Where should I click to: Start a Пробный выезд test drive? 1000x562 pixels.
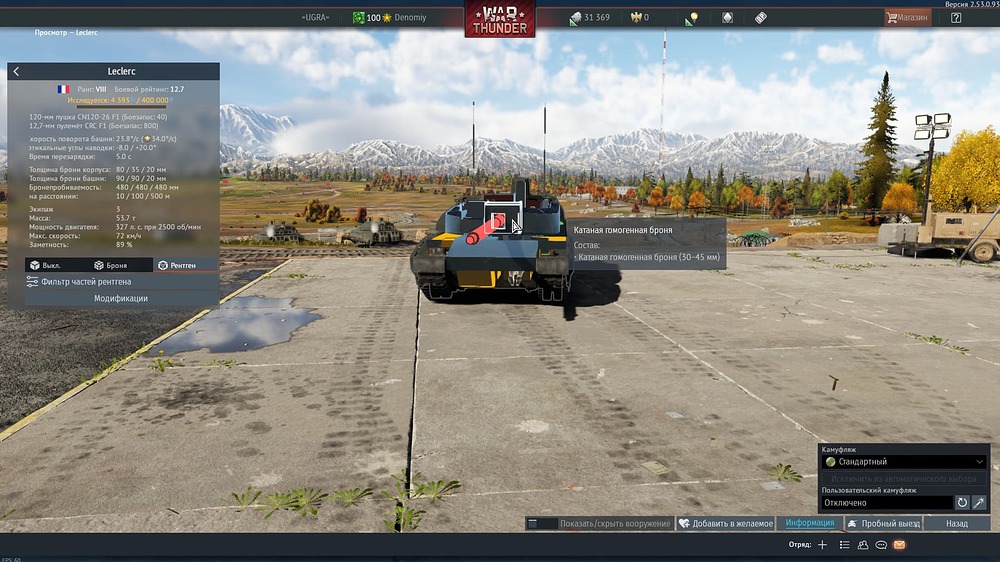(x=883, y=523)
